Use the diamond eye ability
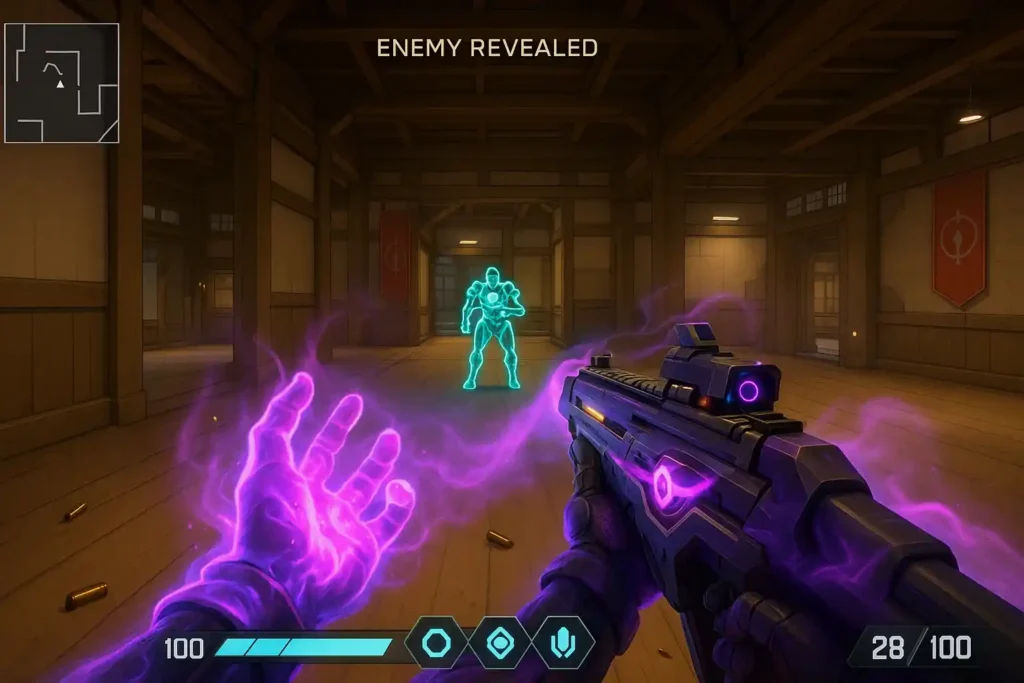The width and height of the screenshot is (1024, 683). [499, 642]
